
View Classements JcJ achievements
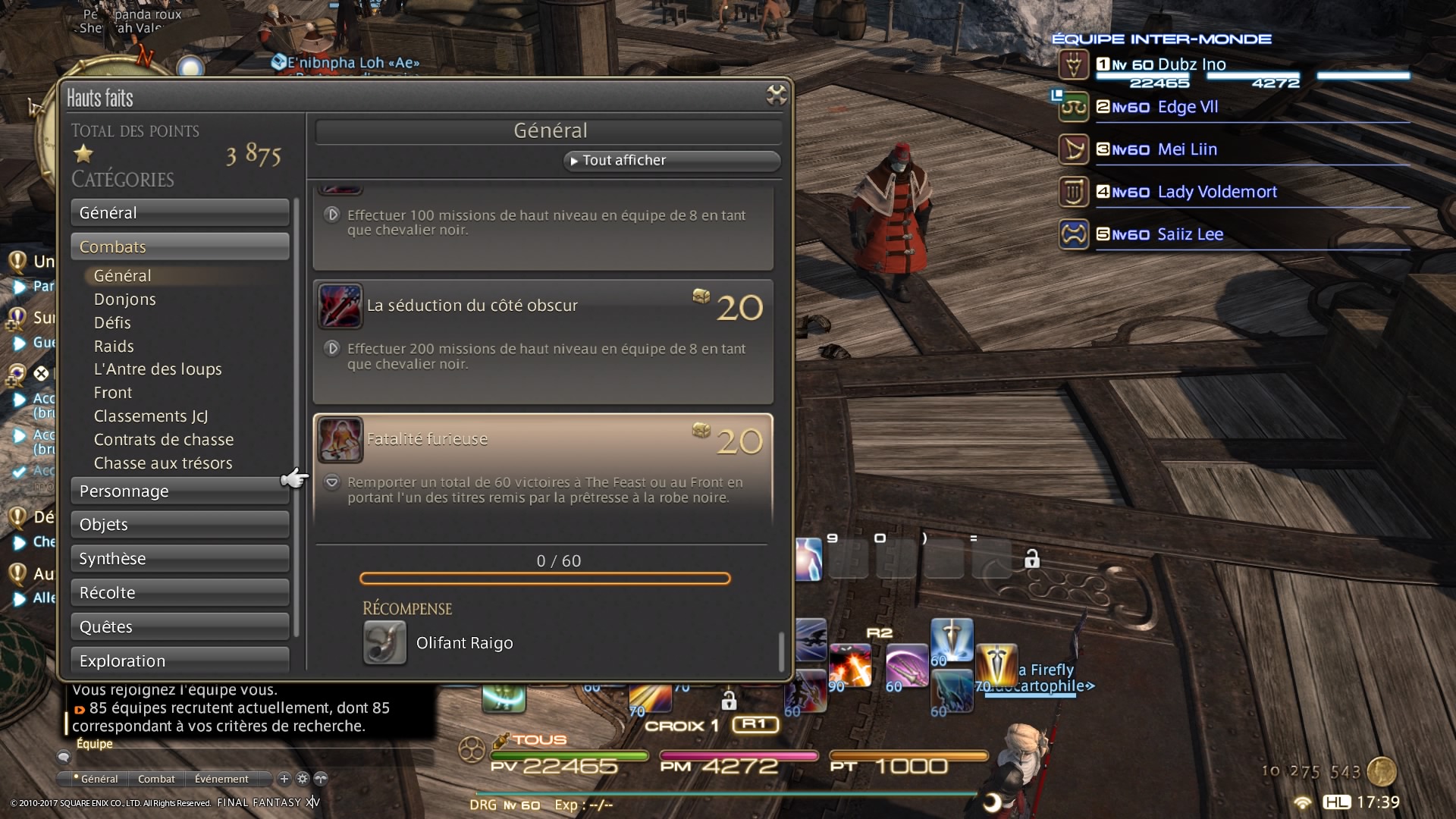coord(151,416)
